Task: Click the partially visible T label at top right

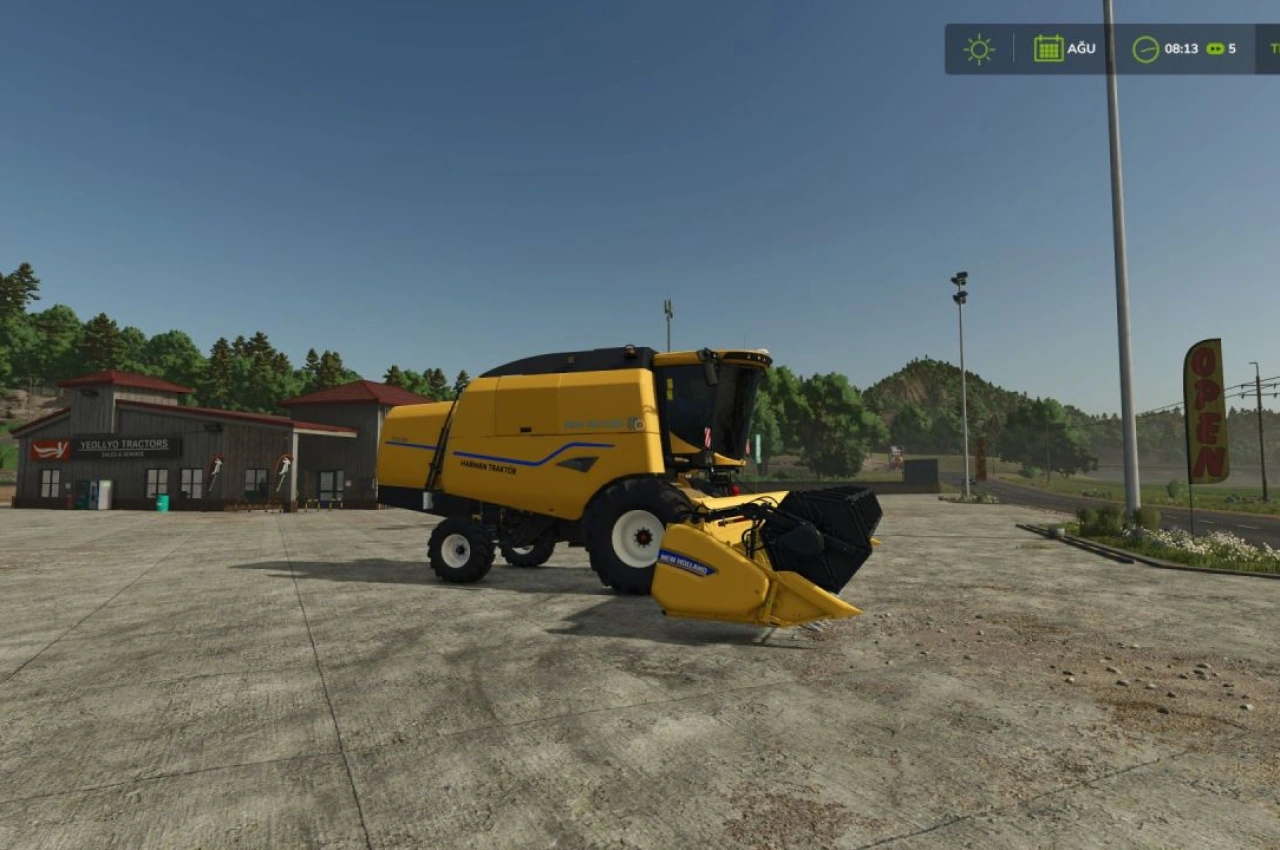Action: [1275, 47]
